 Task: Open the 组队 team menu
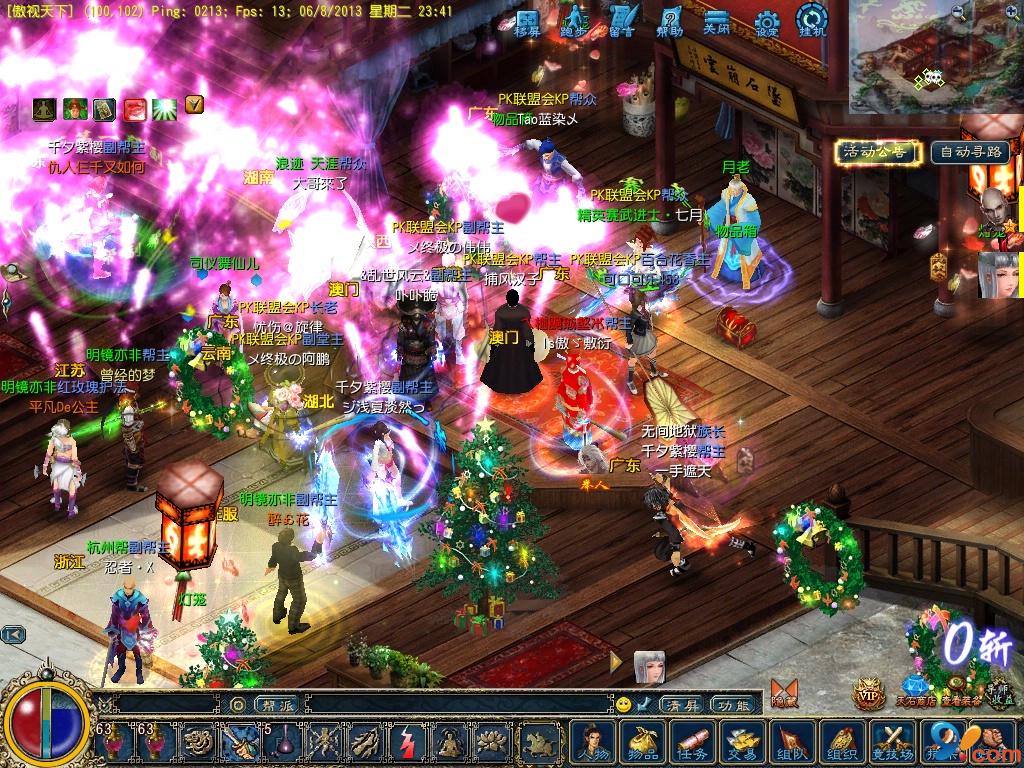tap(790, 742)
